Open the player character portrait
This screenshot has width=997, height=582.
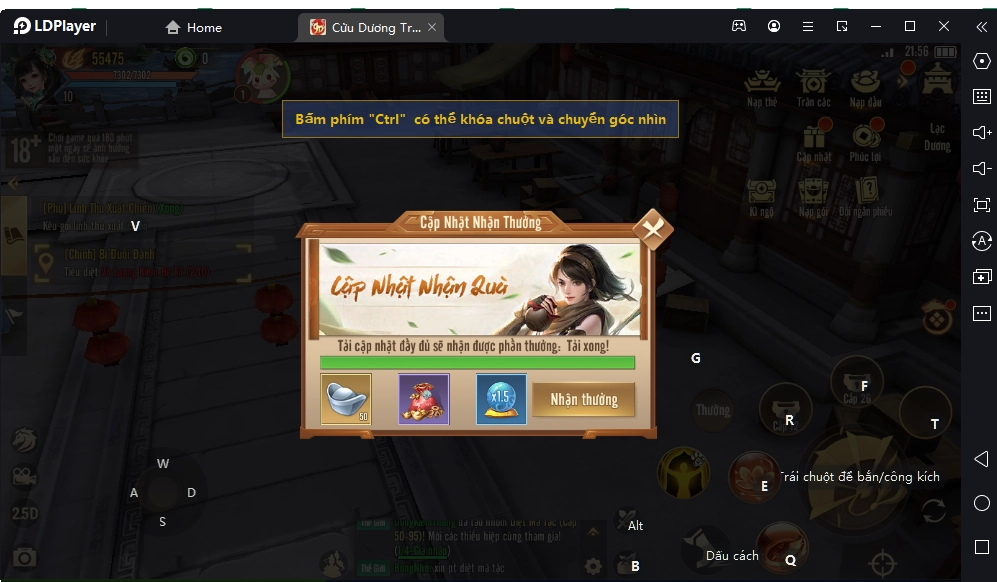click(x=32, y=72)
